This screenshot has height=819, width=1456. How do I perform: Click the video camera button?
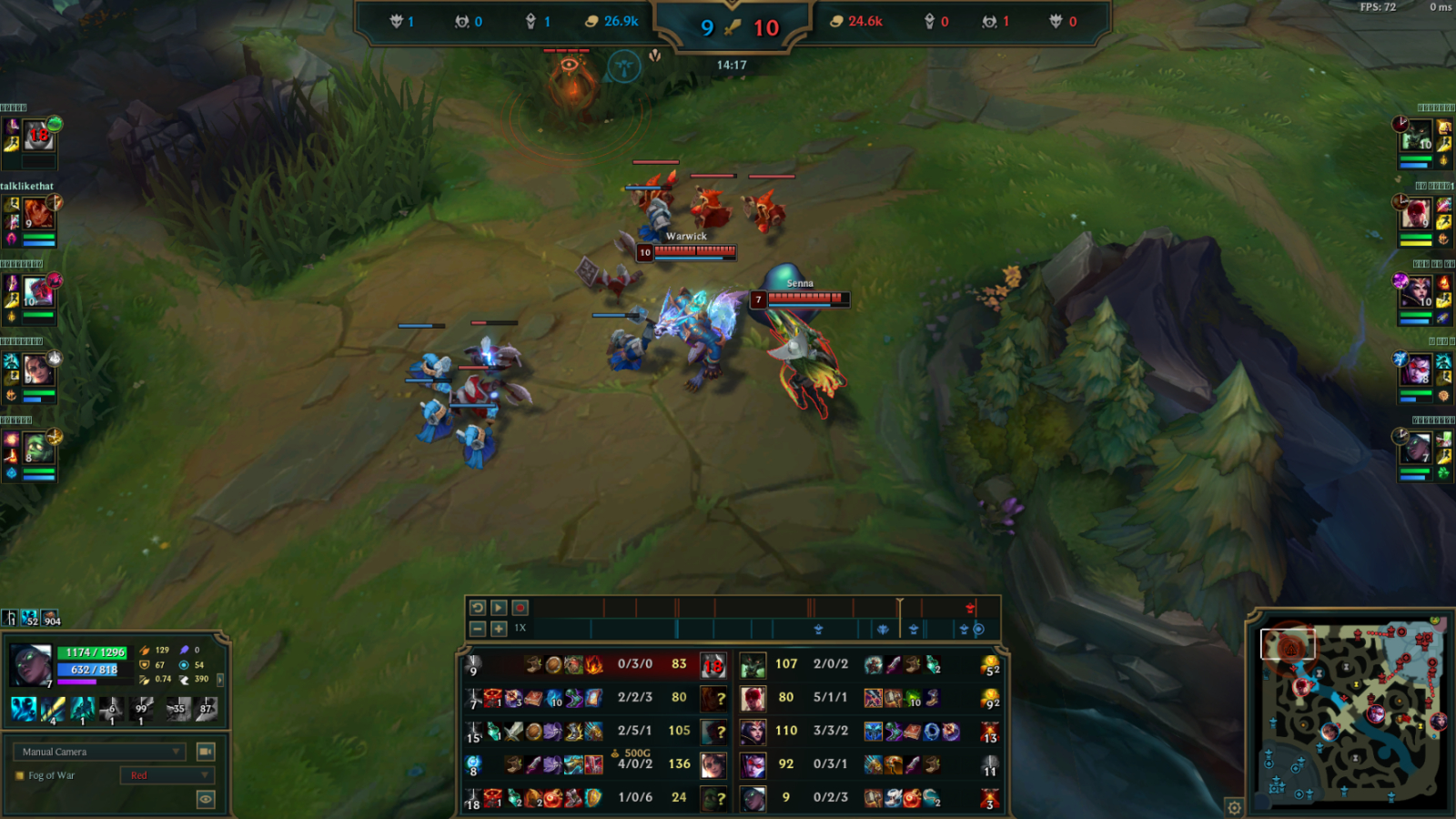206,752
